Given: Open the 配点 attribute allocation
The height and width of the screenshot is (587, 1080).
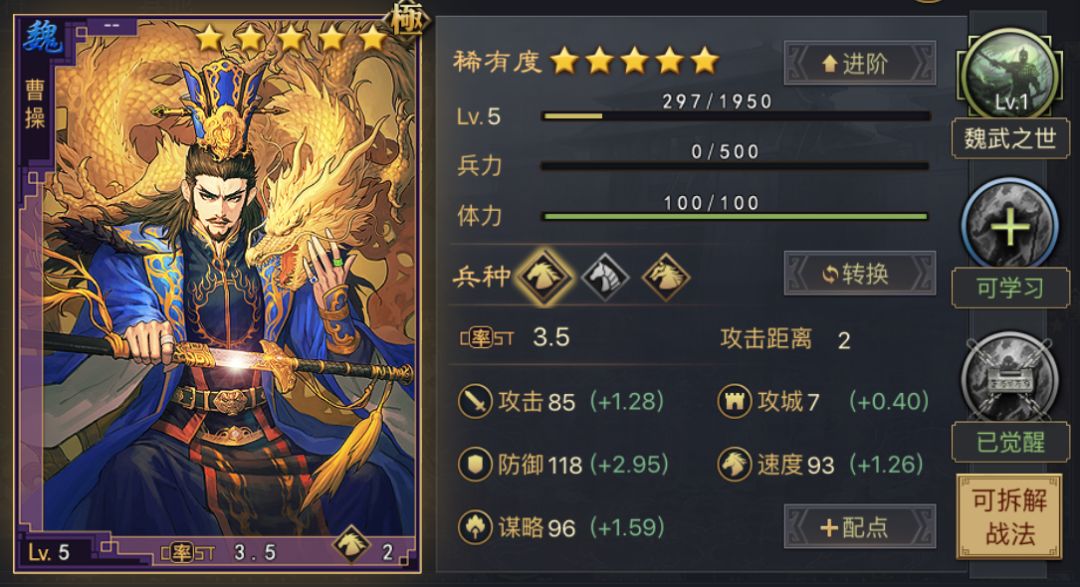Looking at the screenshot, I should coord(859,527).
